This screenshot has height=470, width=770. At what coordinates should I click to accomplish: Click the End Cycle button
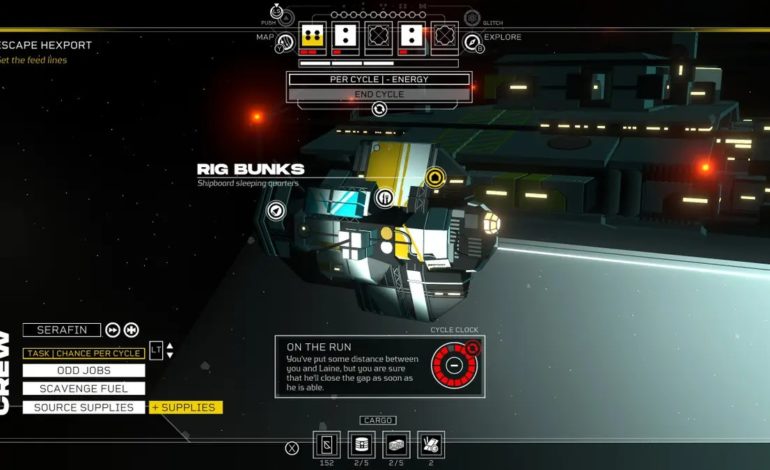[x=379, y=95]
